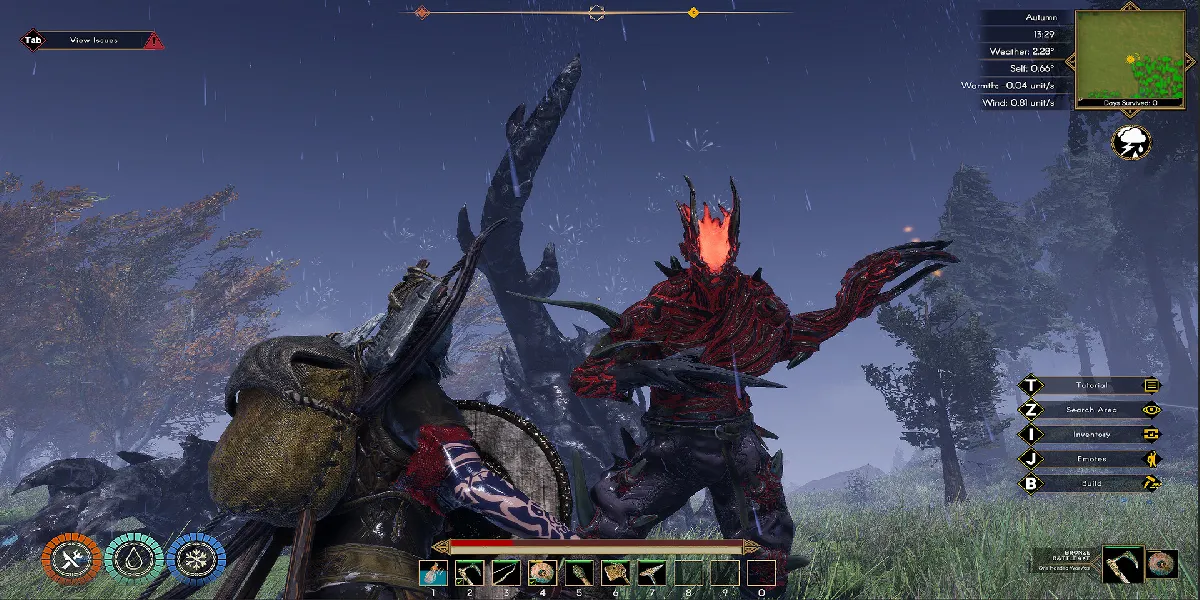1200x600 pixels.
Task: Select the water flask in hotbar slot 1
Action: point(433,573)
